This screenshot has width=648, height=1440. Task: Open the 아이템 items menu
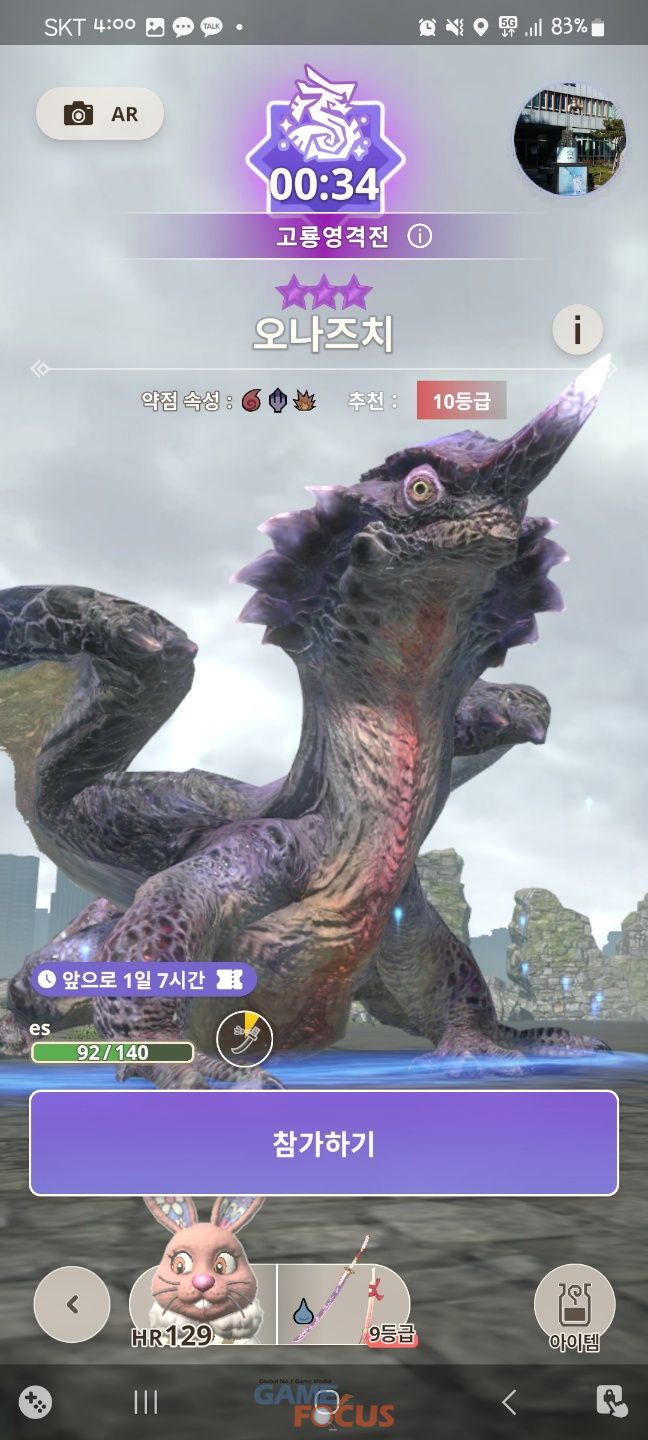coord(574,1308)
